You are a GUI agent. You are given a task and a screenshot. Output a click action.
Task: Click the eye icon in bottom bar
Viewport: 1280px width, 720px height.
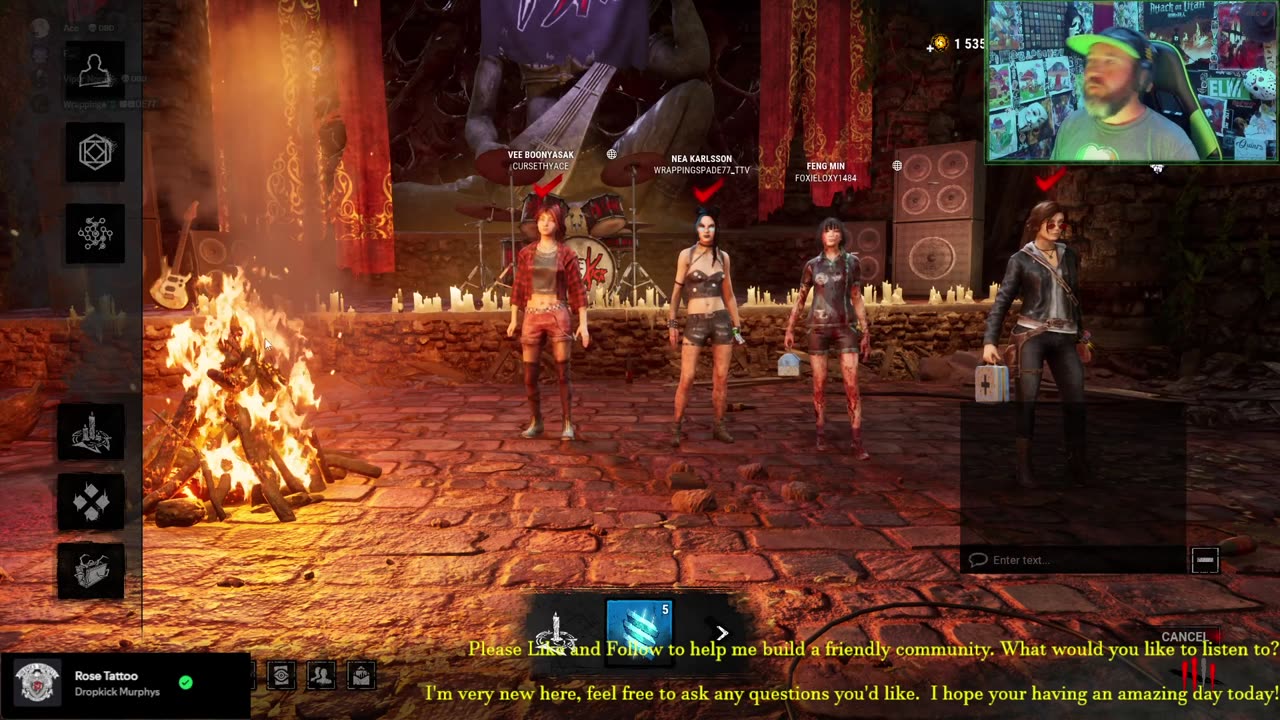(282, 676)
